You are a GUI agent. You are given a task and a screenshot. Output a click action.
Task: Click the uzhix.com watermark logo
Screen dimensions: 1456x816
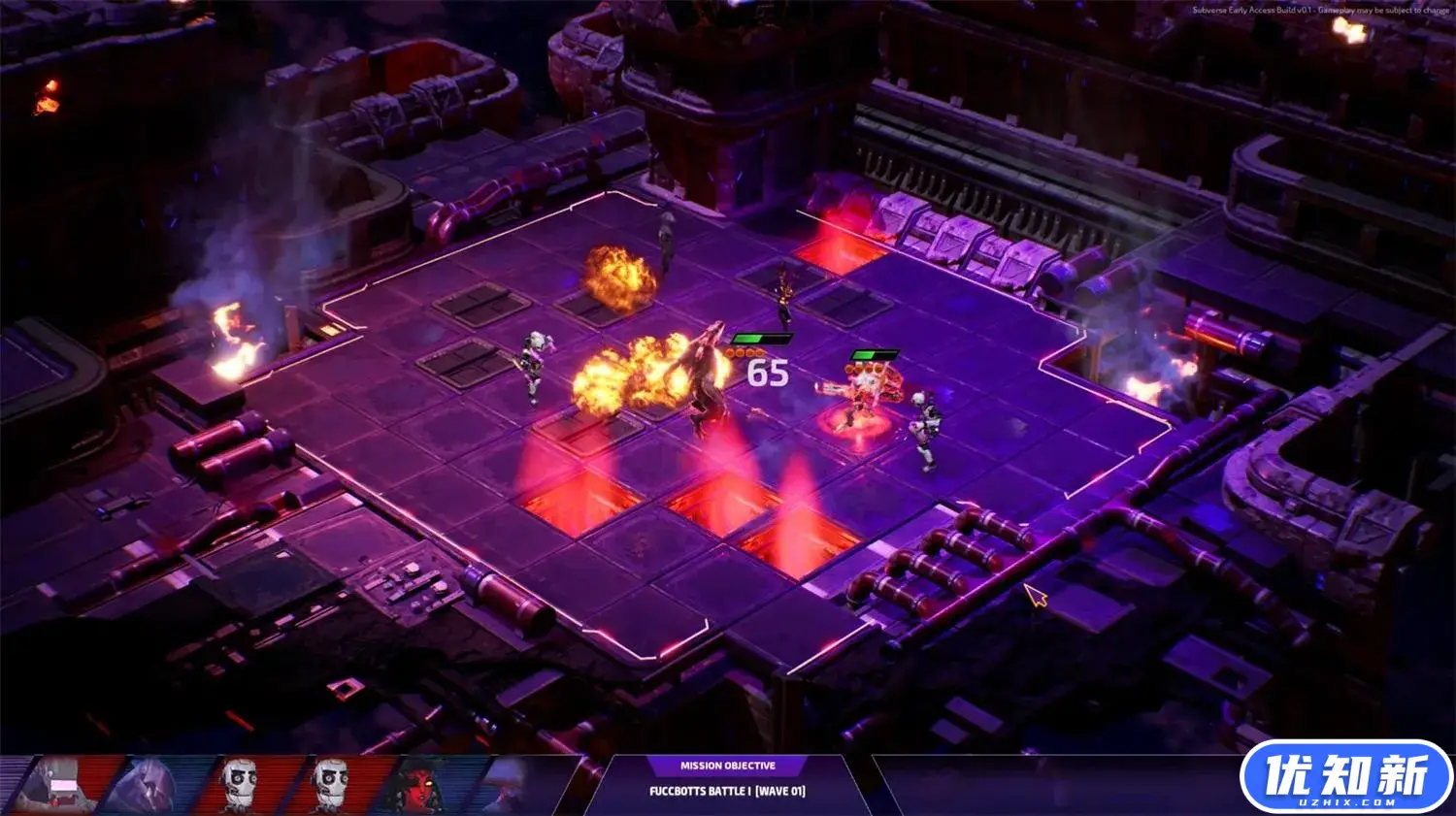[x=1345, y=777]
